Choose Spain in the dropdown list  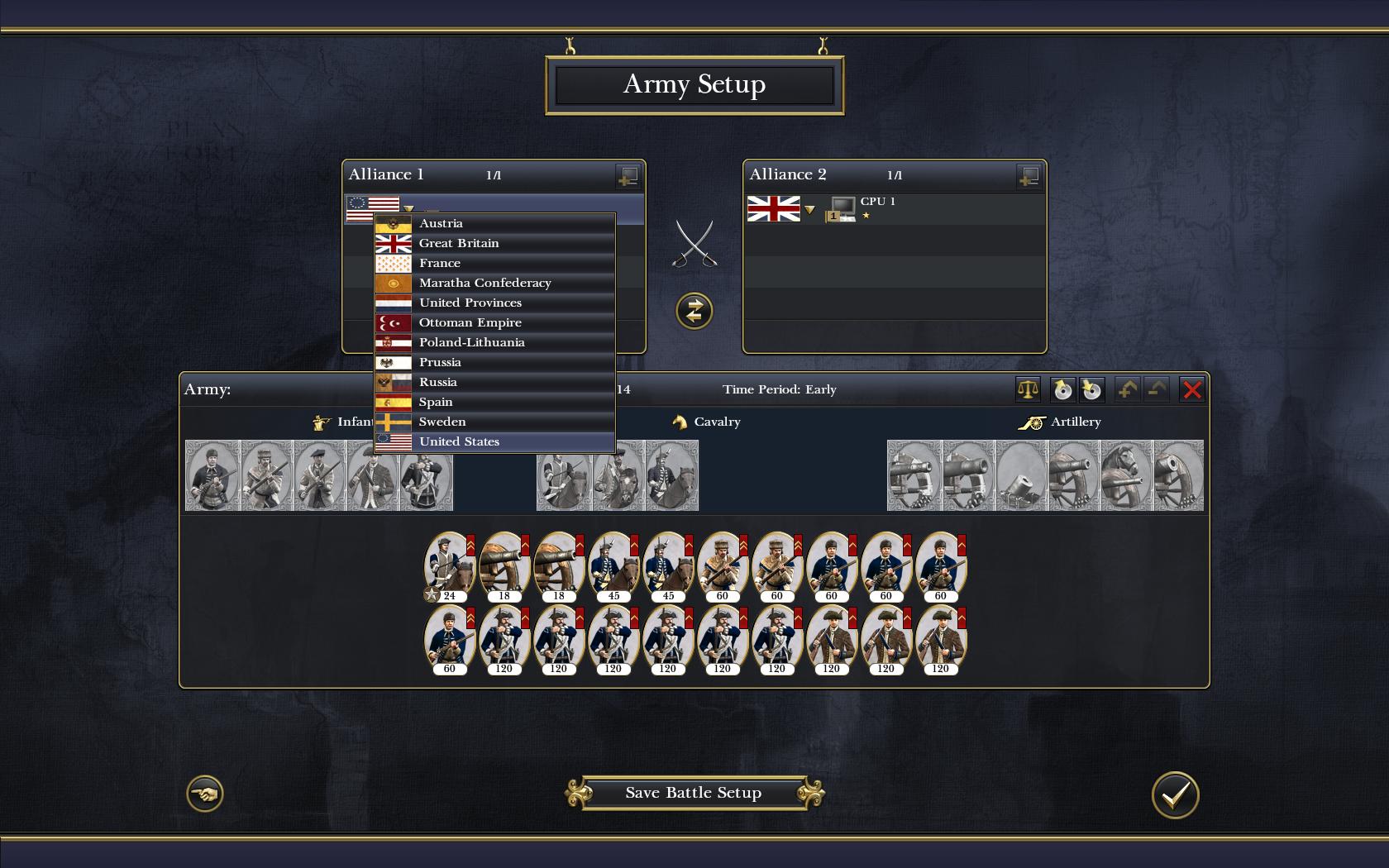click(x=494, y=402)
